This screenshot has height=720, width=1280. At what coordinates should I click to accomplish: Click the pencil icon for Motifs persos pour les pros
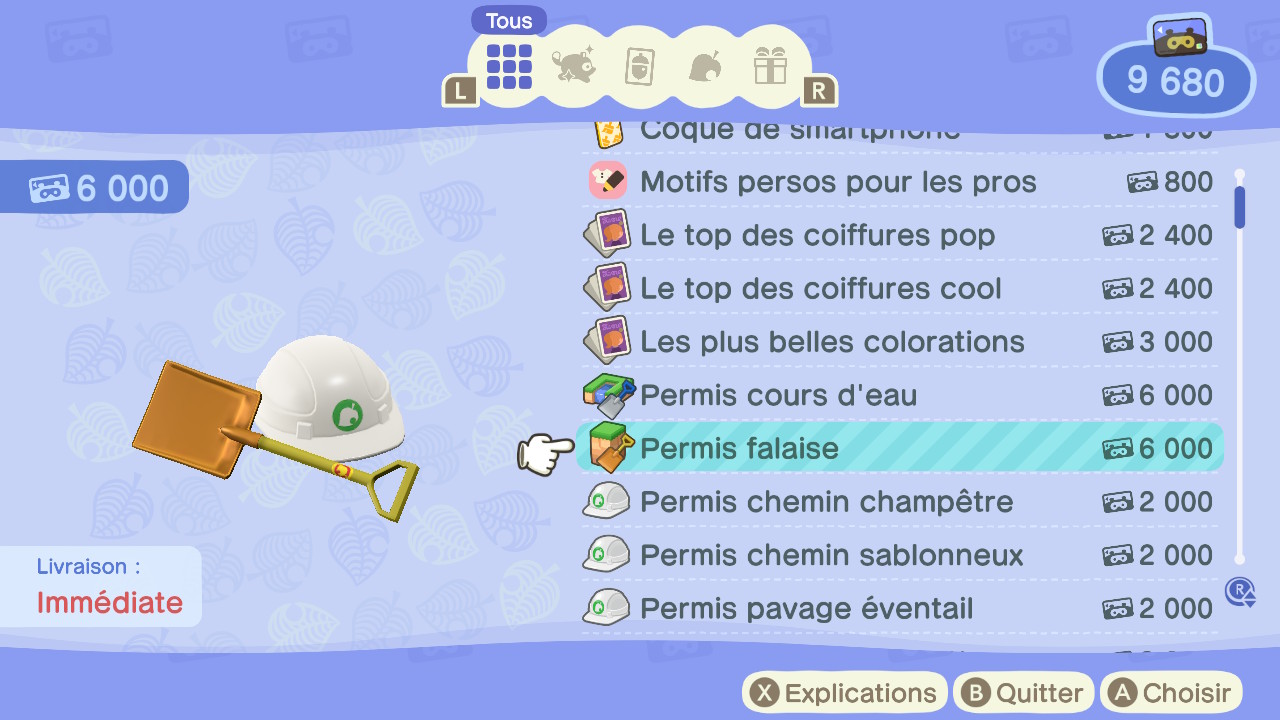pos(608,181)
